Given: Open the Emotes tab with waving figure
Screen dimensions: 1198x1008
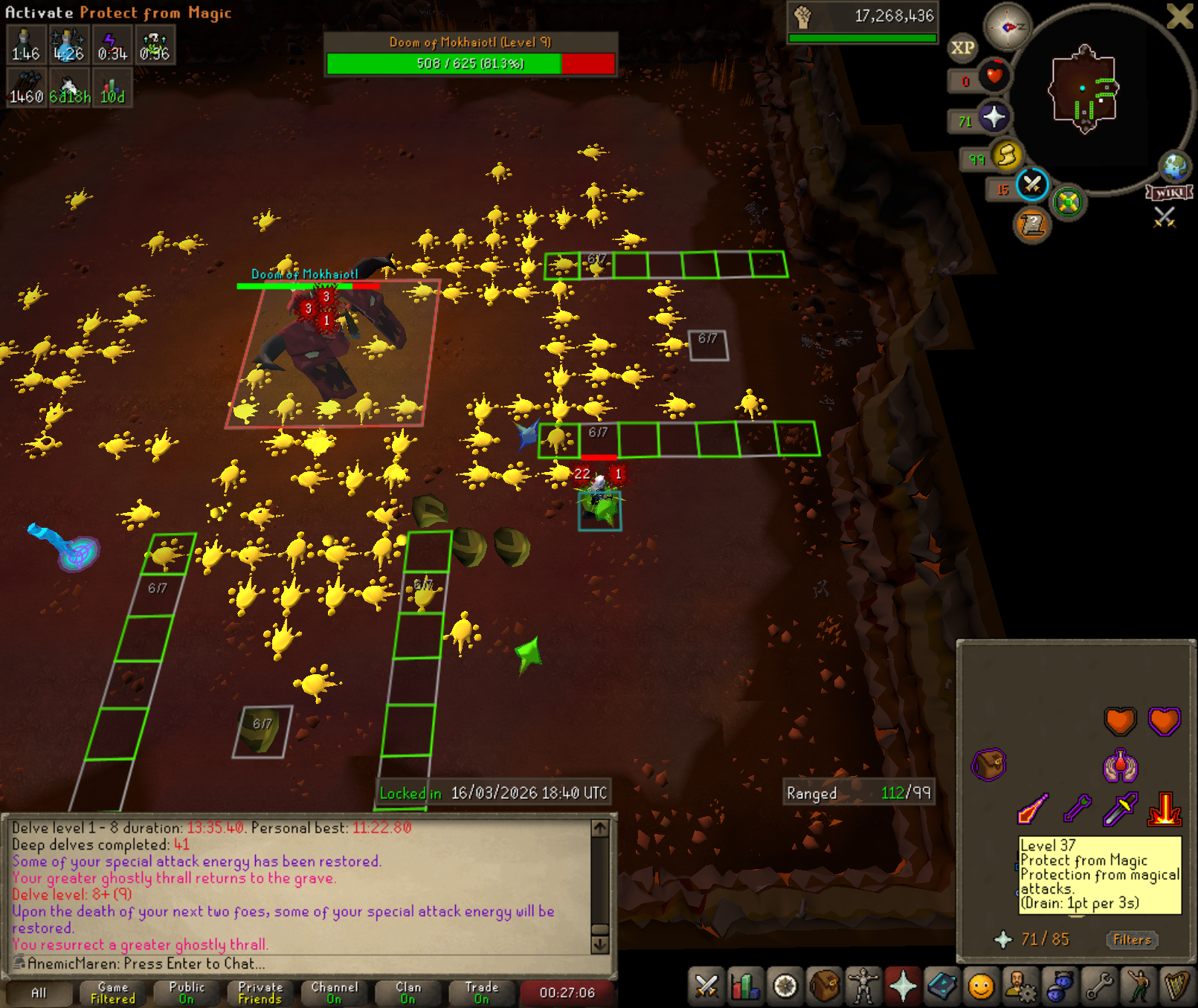Looking at the screenshot, I should 1138,986.
